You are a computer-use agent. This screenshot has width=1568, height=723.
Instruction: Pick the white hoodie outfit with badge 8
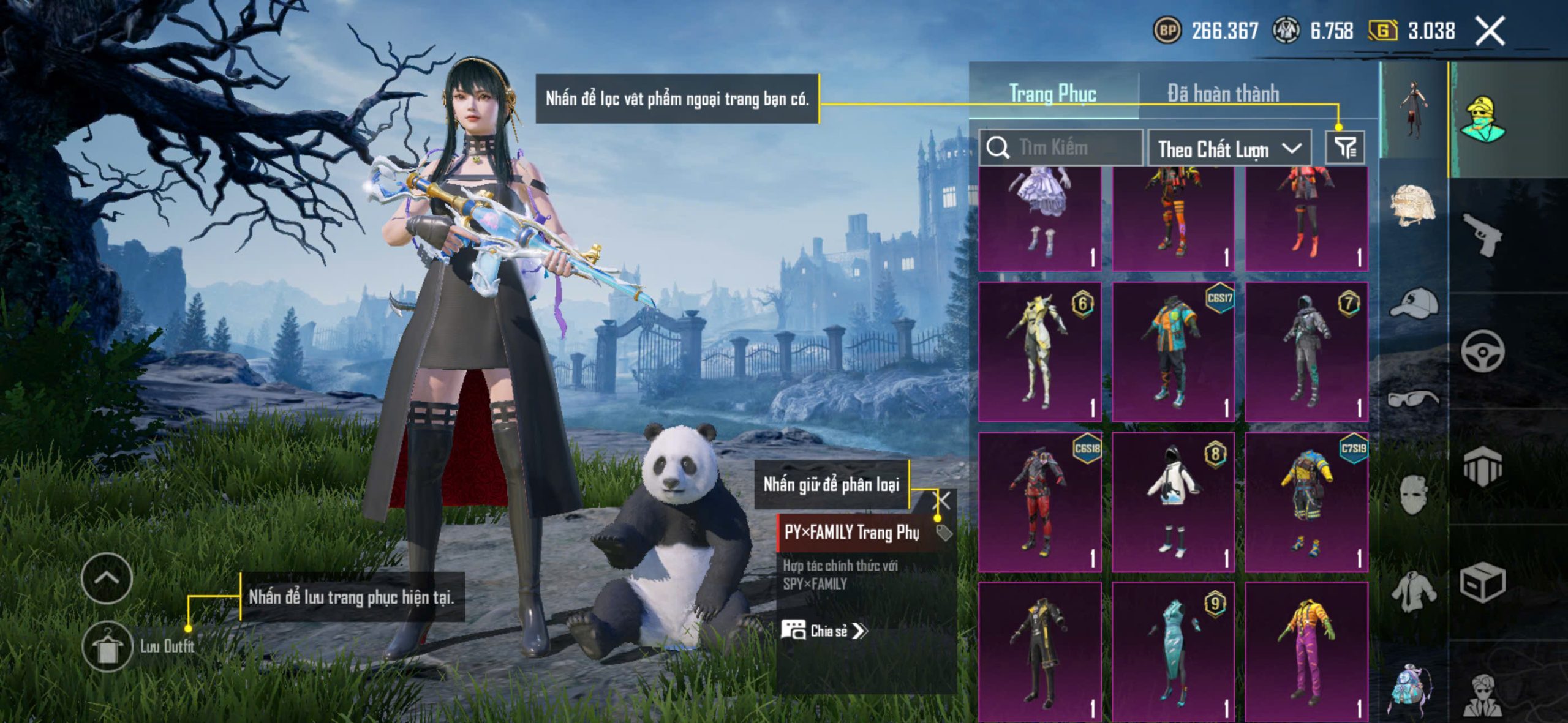pyautogui.click(x=1172, y=502)
